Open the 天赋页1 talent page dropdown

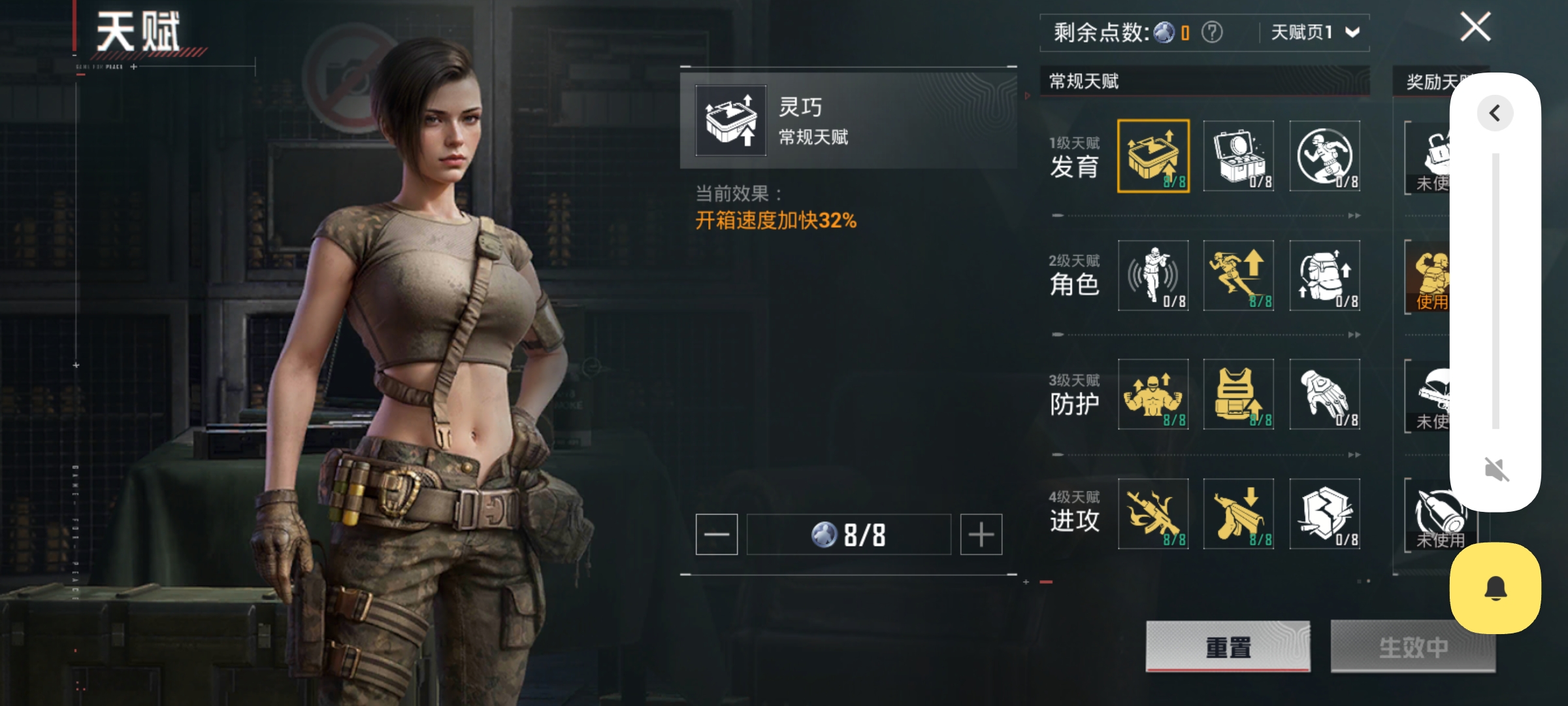(1315, 32)
